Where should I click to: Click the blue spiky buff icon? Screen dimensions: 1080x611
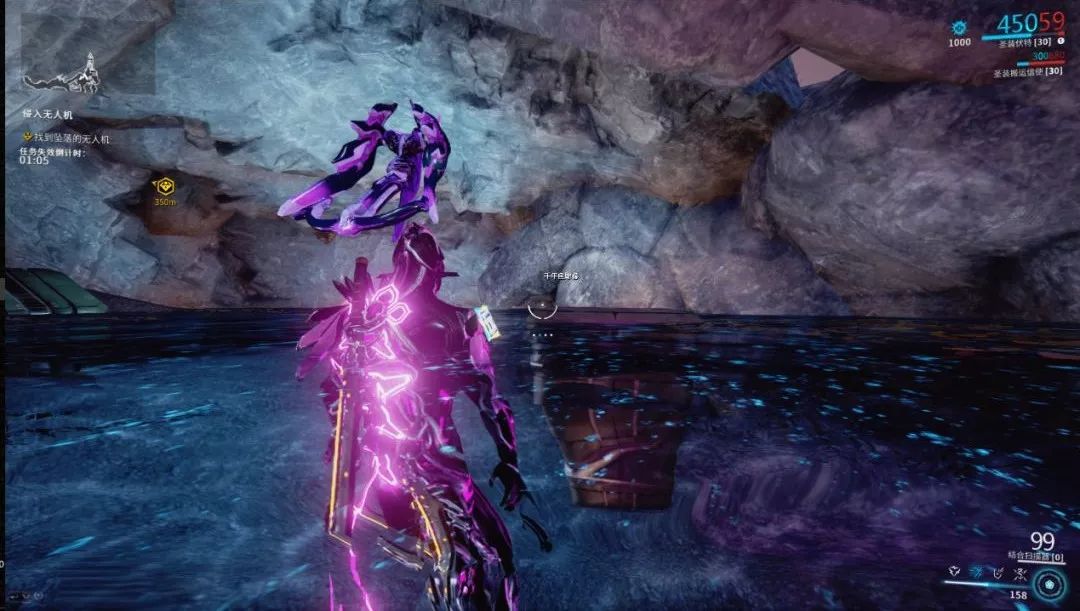pyautogui.click(x=959, y=27)
